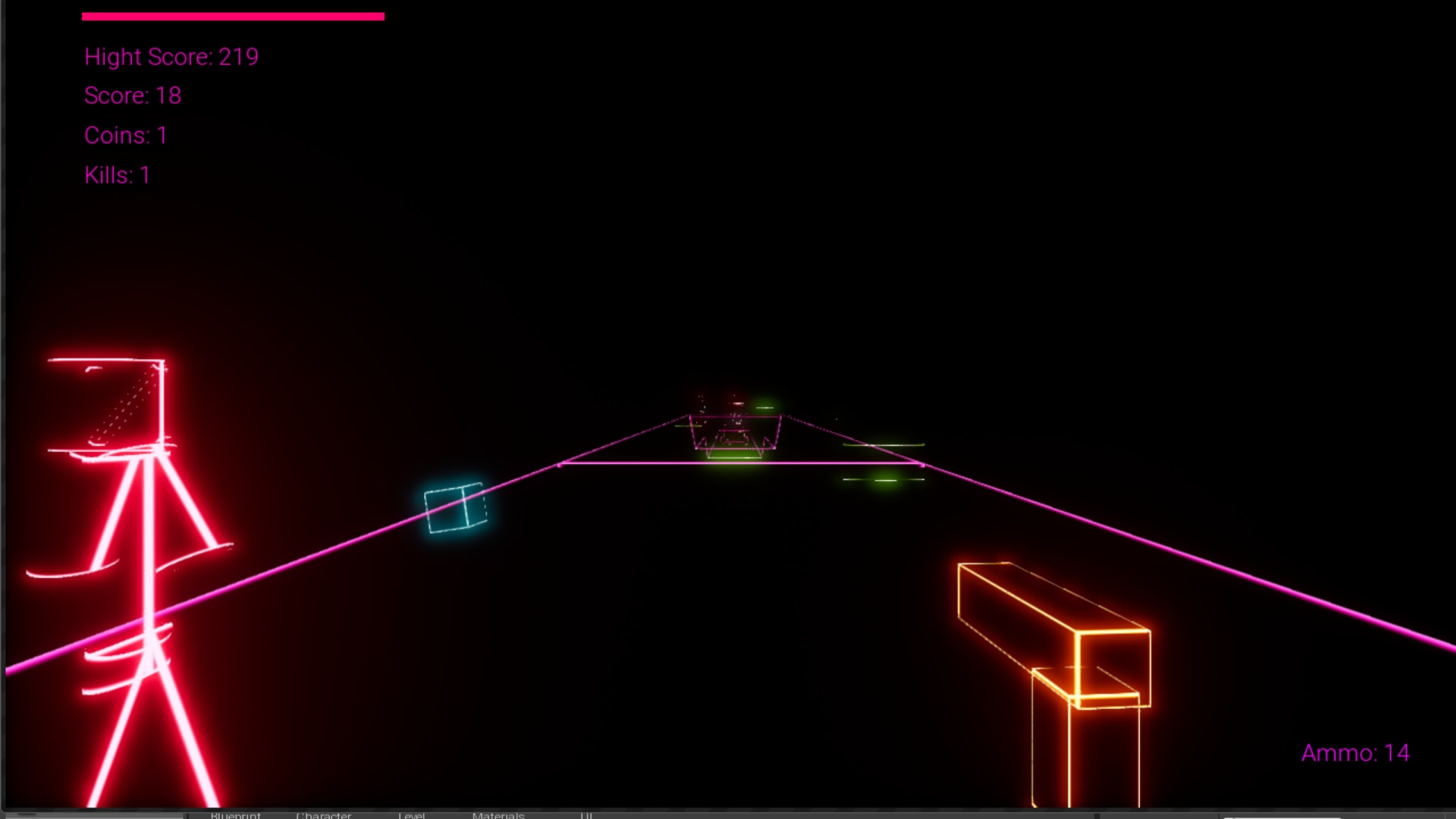Switch to the Blueprint tab
This screenshot has height=819, width=1456.
coord(235,815)
